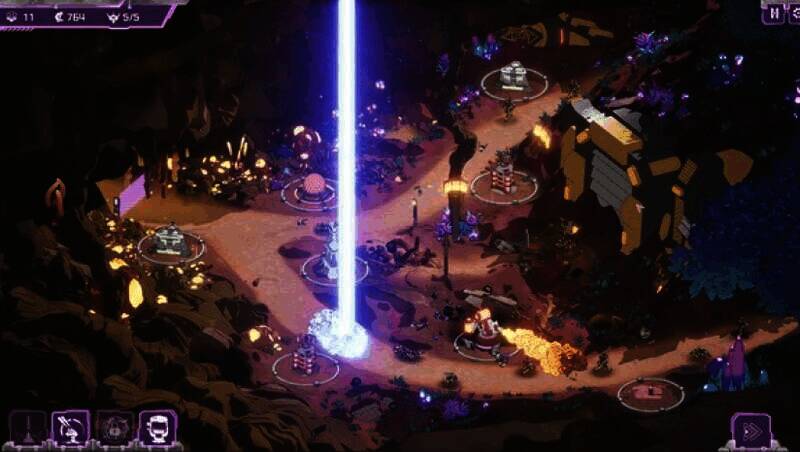Select the helmeted soldier ability icon
Viewport: 800px width, 452px height.
click(x=158, y=428)
